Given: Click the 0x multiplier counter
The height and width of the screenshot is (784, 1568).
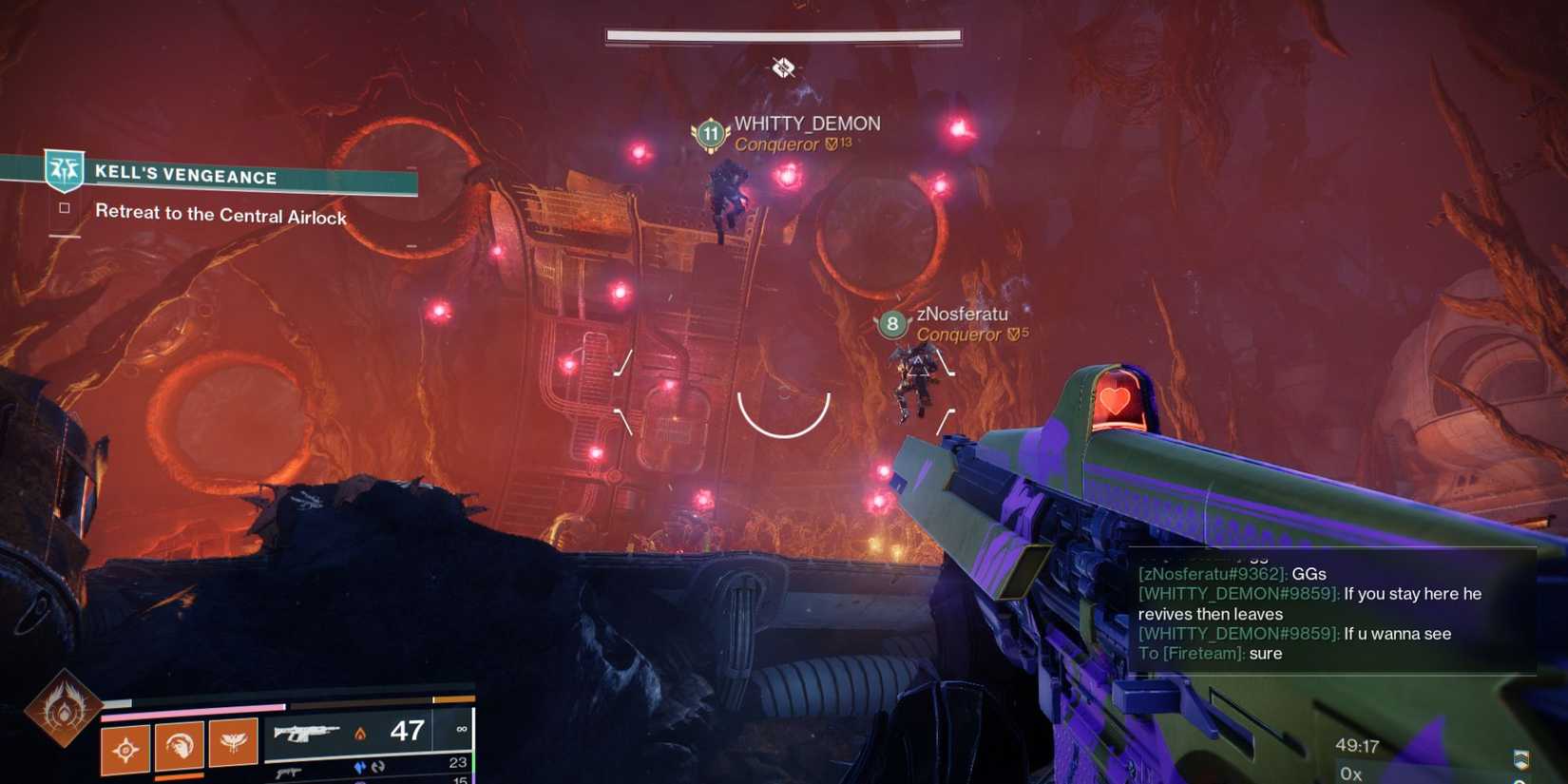Looking at the screenshot, I should (x=1350, y=773).
